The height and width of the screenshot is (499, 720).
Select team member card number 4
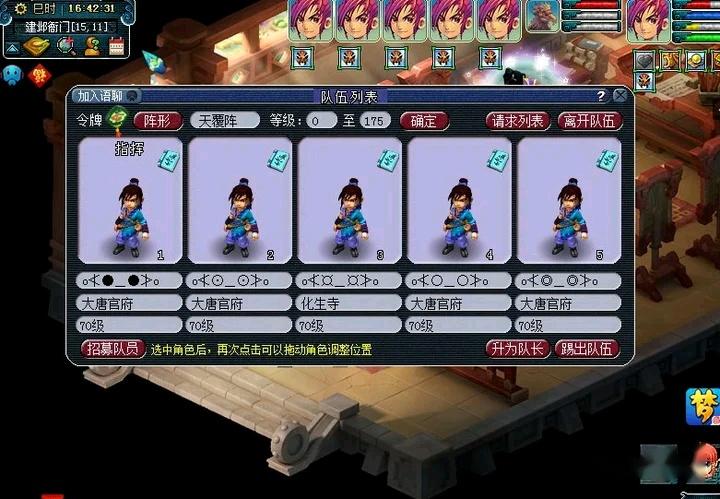point(459,200)
